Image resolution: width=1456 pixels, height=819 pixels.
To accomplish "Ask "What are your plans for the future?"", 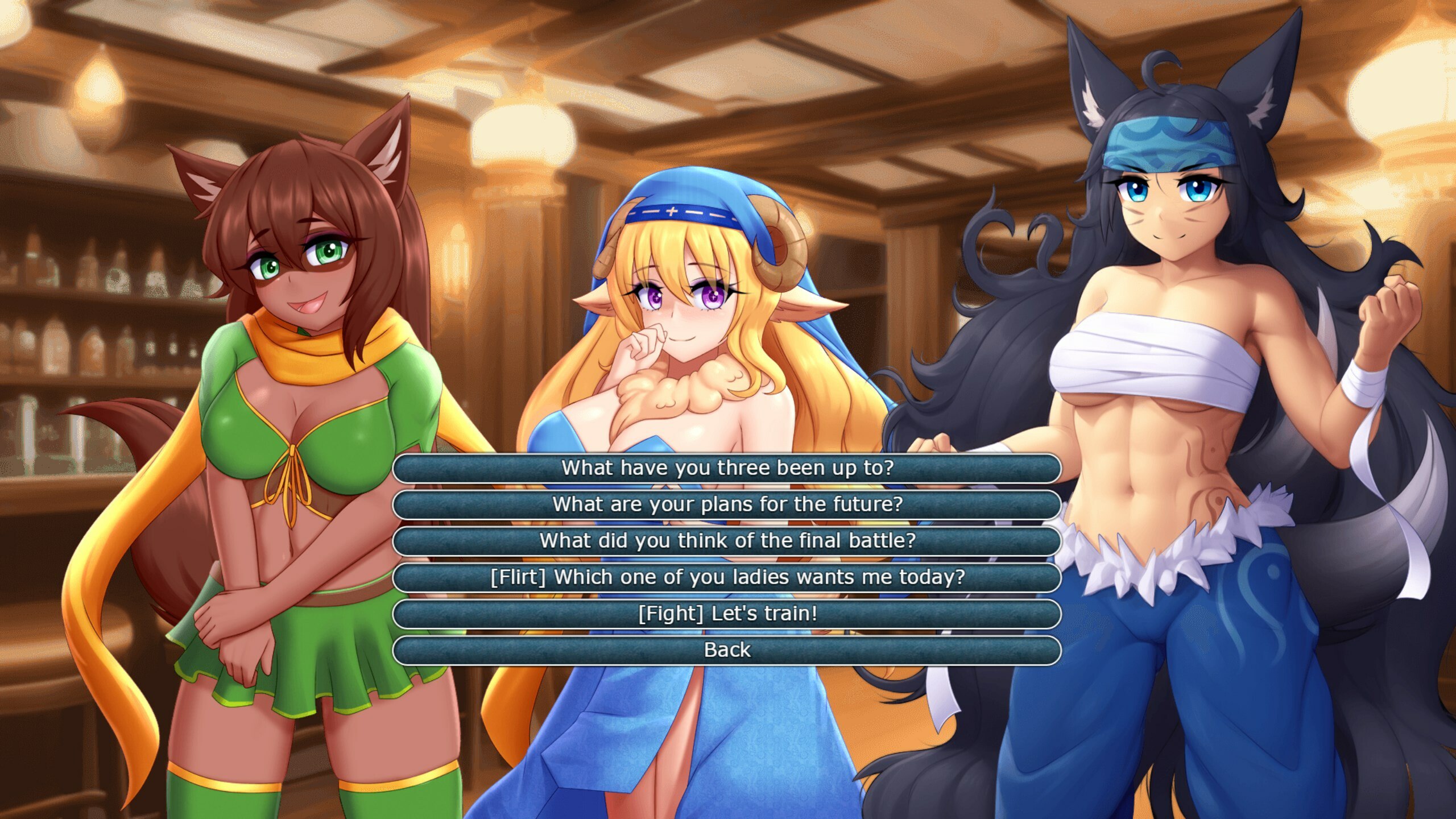I will pyautogui.click(x=728, y=504).
